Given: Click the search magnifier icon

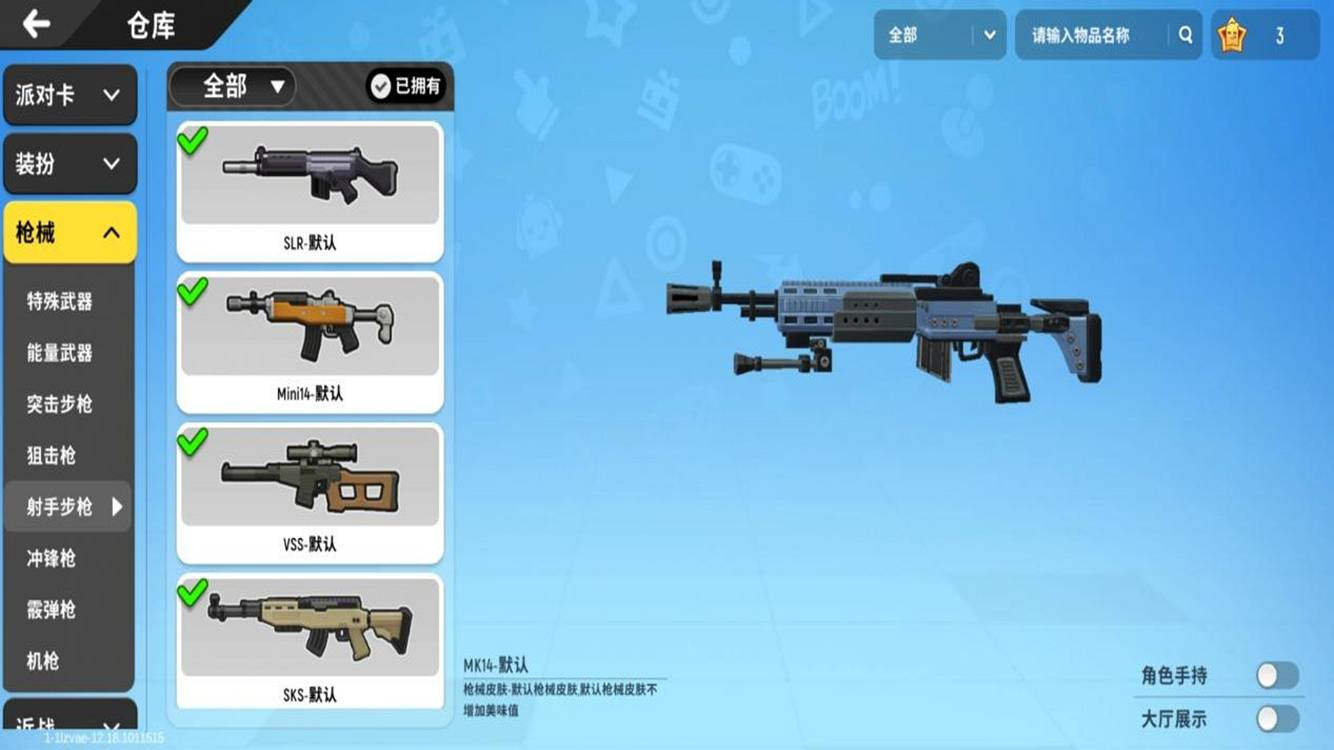Looking at the screenshot, I should pyautogui.click(x=1186, y=34).
